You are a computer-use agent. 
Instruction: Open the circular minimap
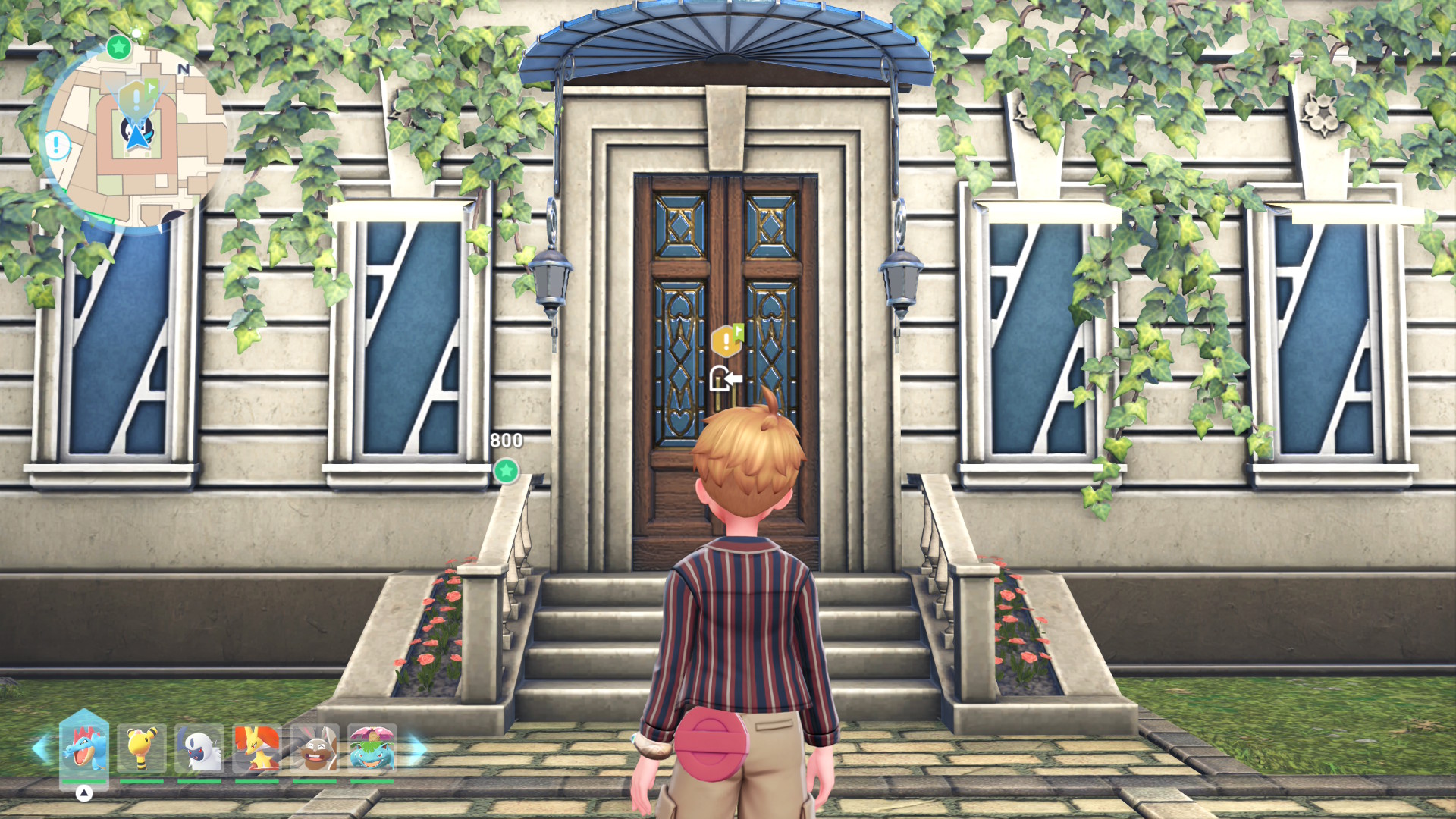pyautogui.click(x=135, y=135)
